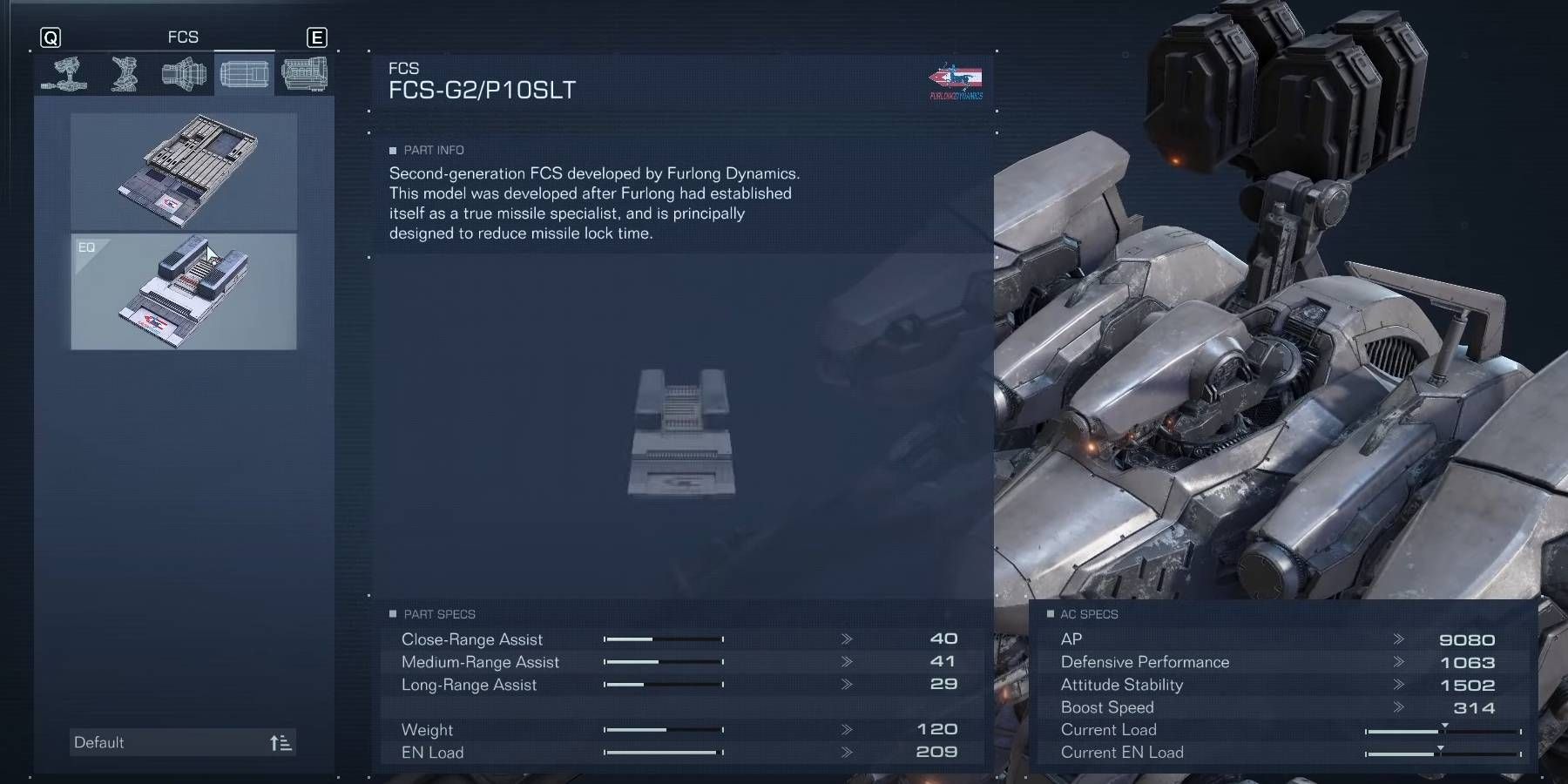Click the currently selected FCS category icon
1568x784 pixels.
pos(245,74)
